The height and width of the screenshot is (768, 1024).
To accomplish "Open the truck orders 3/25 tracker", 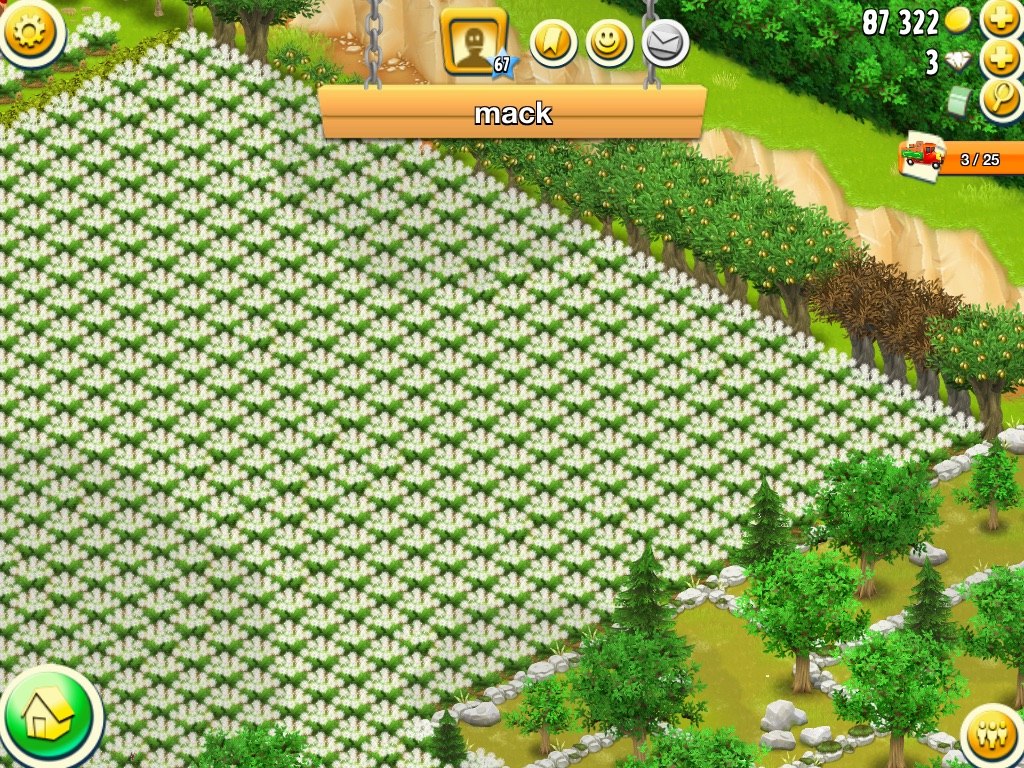I will point(960,158).
